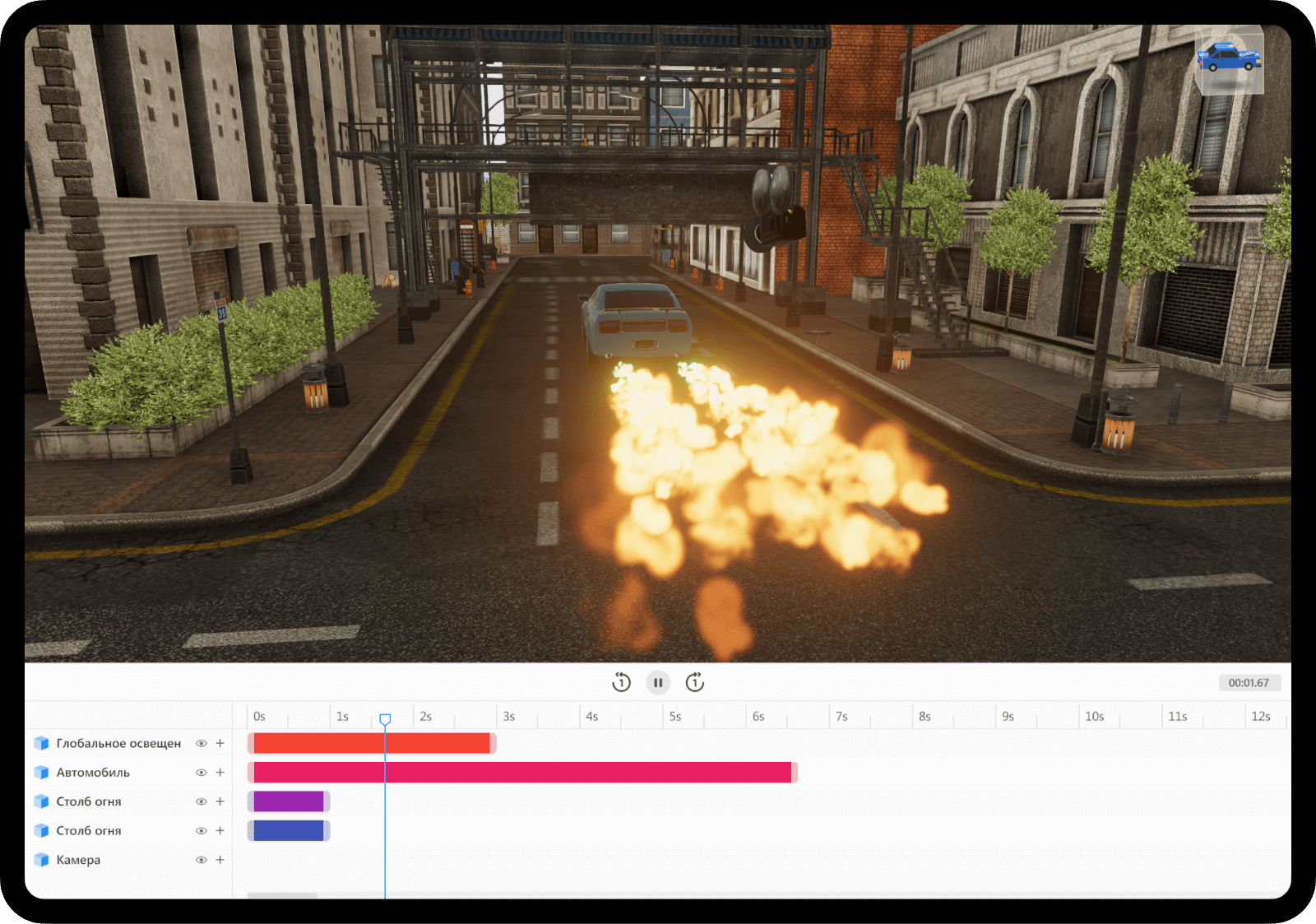The image size is (1316, 924).
Task: Open the blue car thumbnail
Action: [x=1229, y=59]
